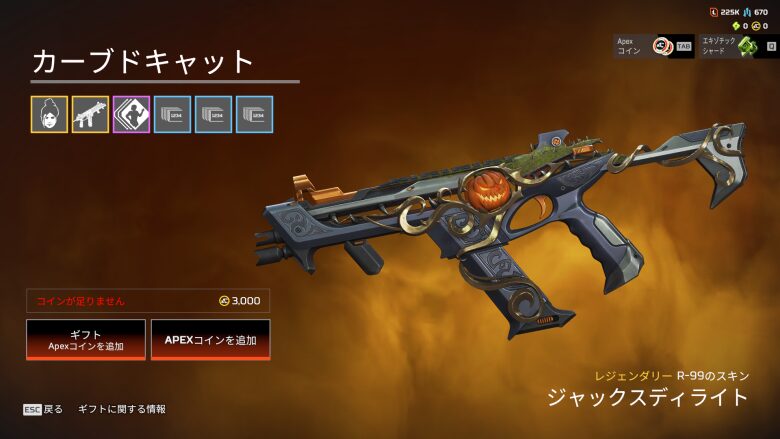
Task: Select the legend skin bundle item icon
Action: [49, 114]
